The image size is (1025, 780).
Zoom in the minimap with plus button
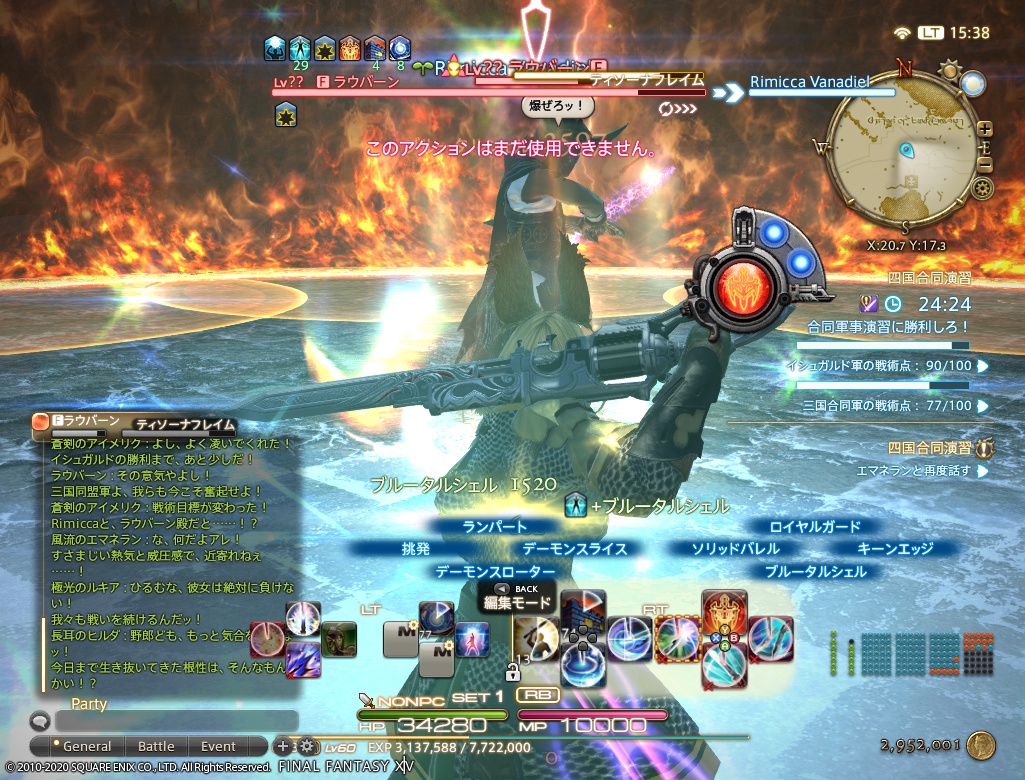[985, 129]
